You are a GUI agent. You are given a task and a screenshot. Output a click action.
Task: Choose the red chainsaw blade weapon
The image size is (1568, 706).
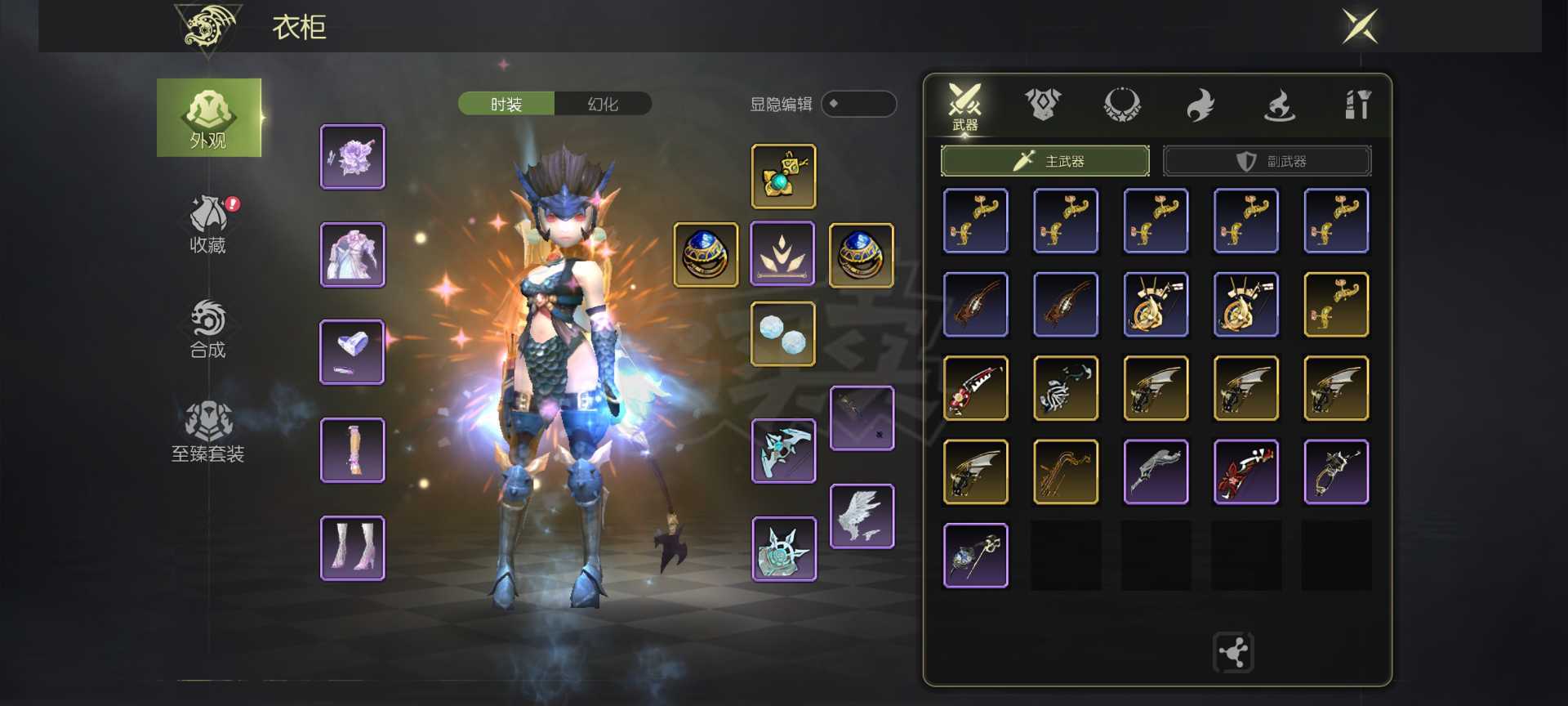pos(976,388)
